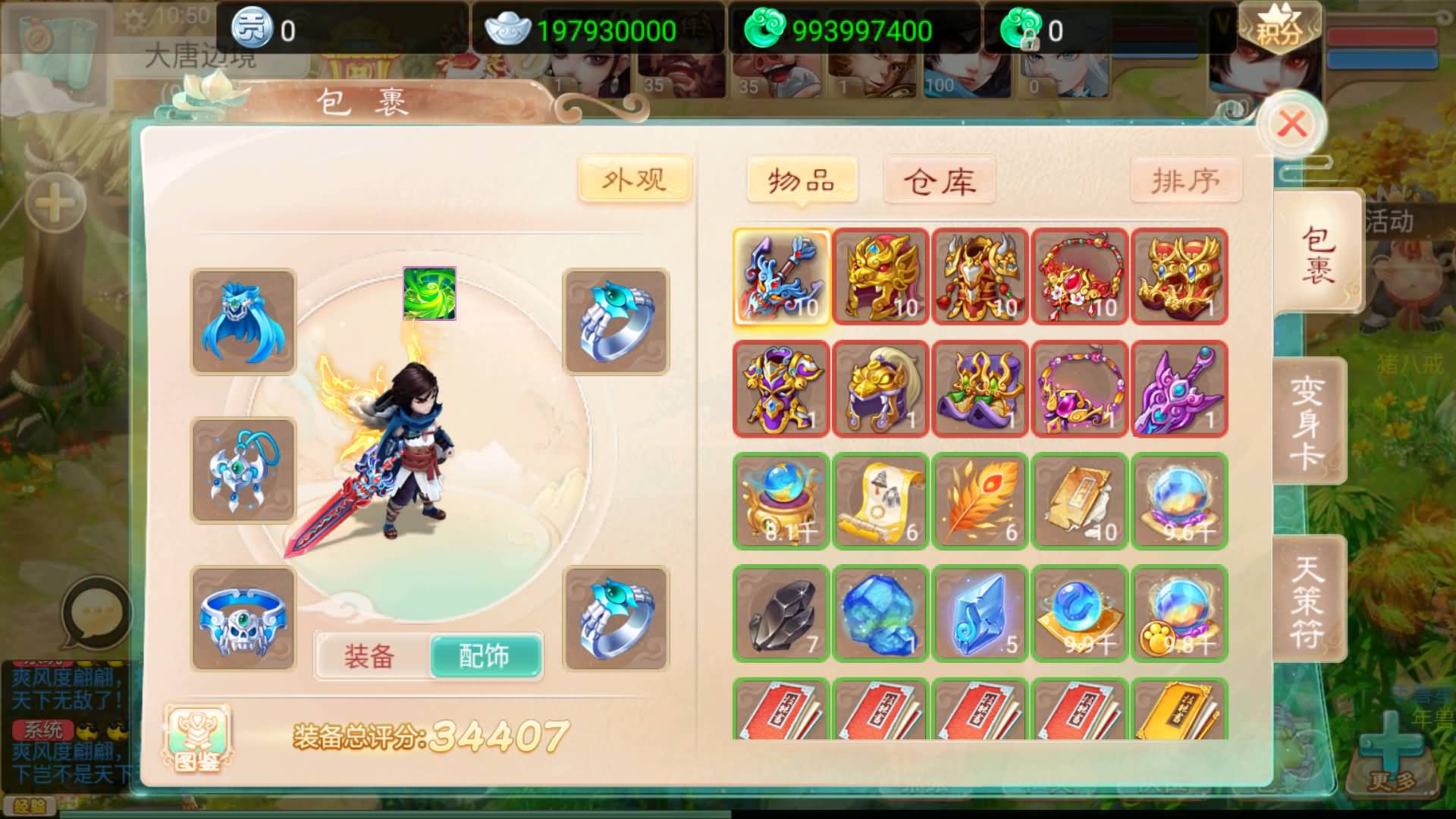1456x819 pixels.
Task: Select the black ore material item
Action: [x=780, y=614]
